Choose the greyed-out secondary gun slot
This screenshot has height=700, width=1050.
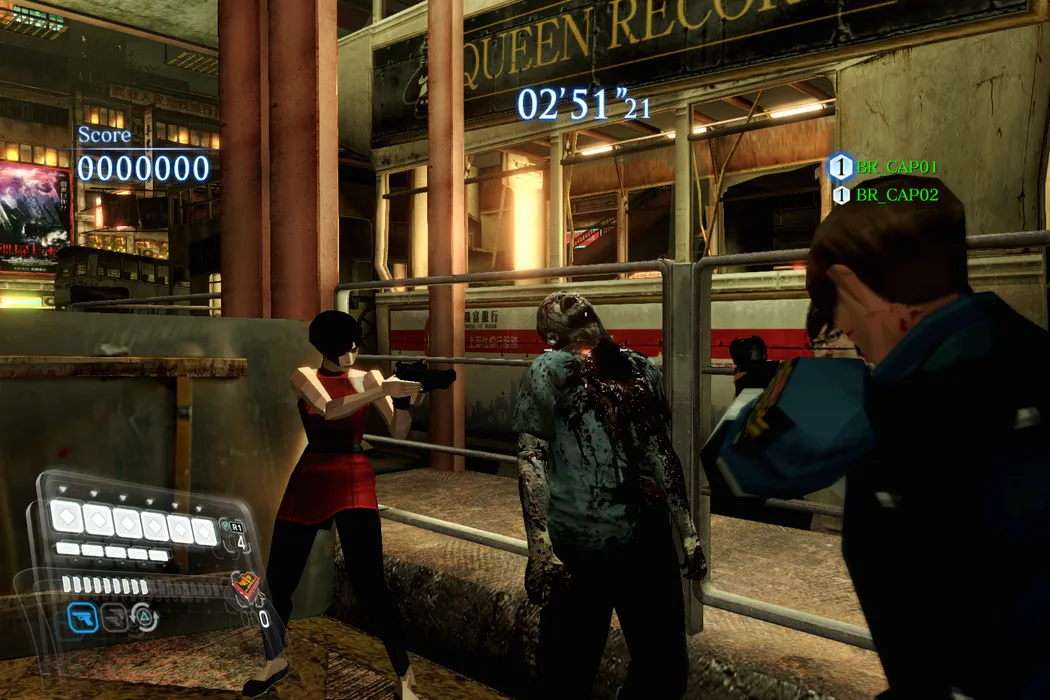click(115, 618)
